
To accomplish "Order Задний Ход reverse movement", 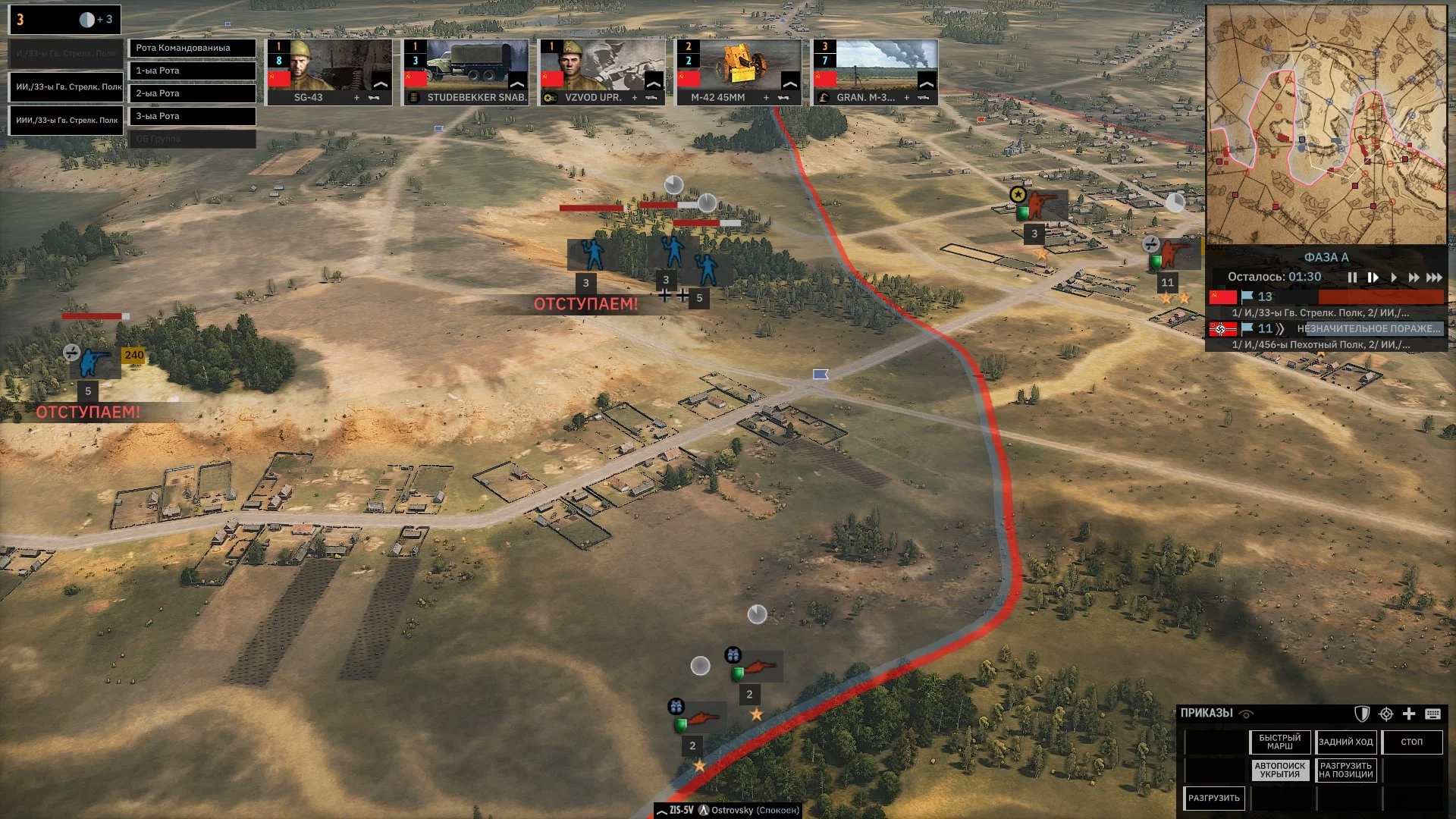I will [x=1346, y=742].
